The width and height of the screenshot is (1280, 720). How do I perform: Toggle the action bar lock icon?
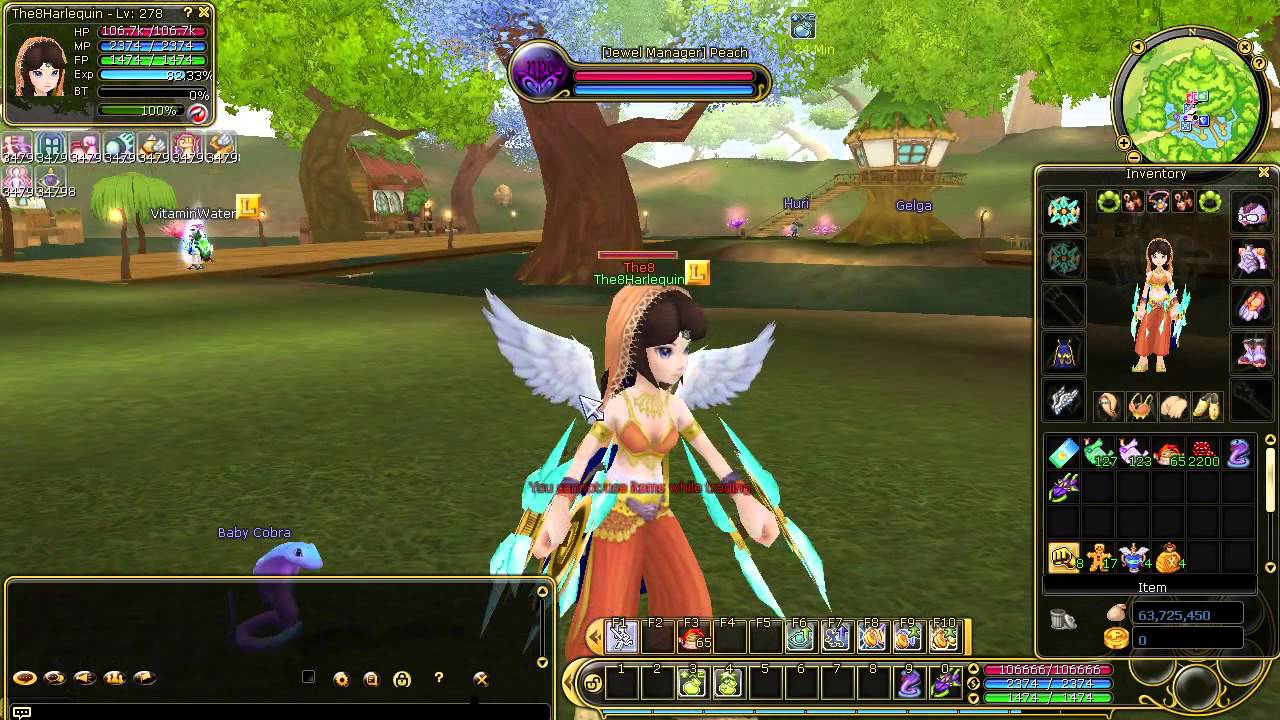pyautogui.click(x=593, y=683)
